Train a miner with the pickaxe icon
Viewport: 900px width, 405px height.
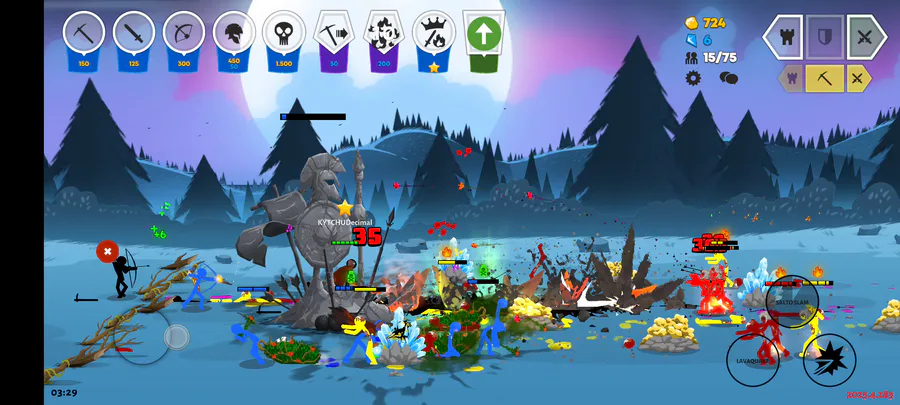pos(84,35)
